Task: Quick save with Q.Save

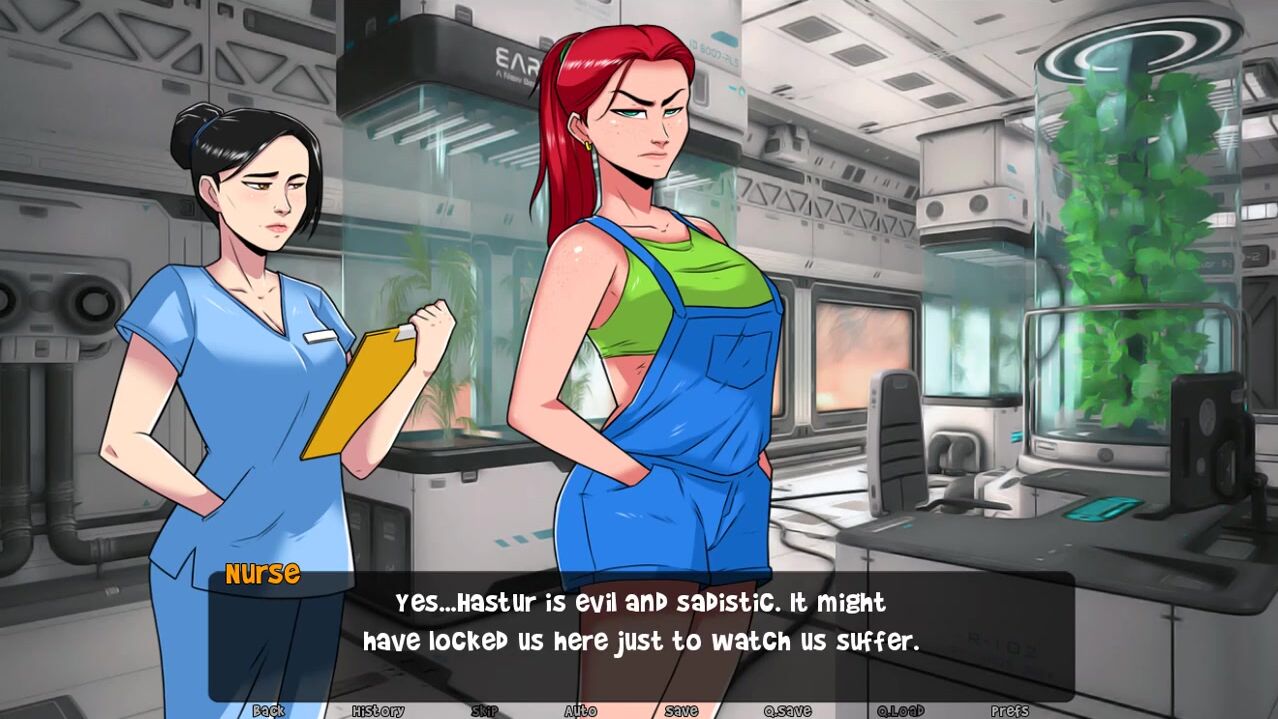Action: [787, 711]
